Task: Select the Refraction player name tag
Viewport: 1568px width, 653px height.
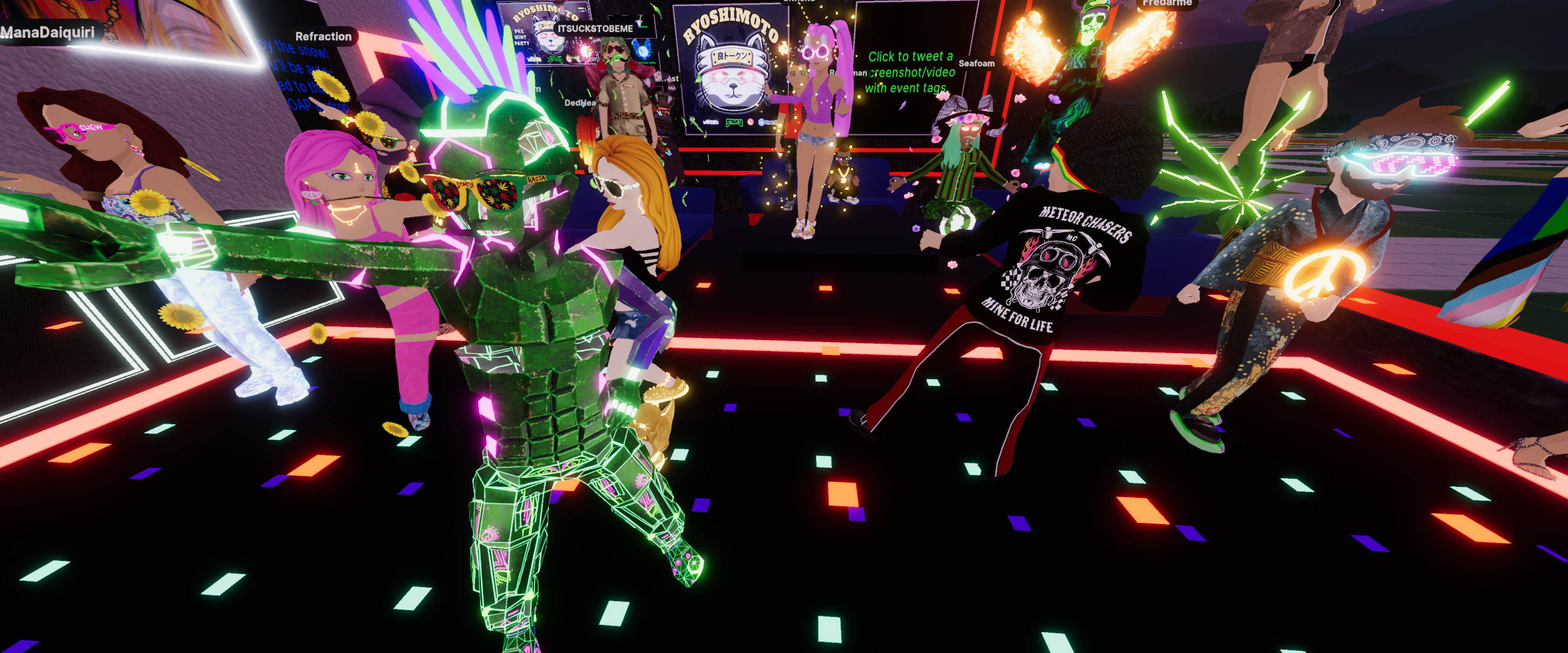Action: [x=323, y=36]
